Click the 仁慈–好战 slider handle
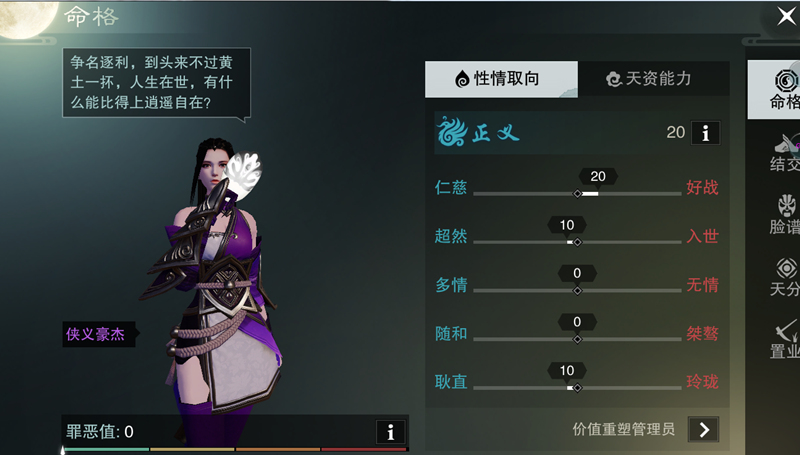800x455 pixels. tap(577, 193)
